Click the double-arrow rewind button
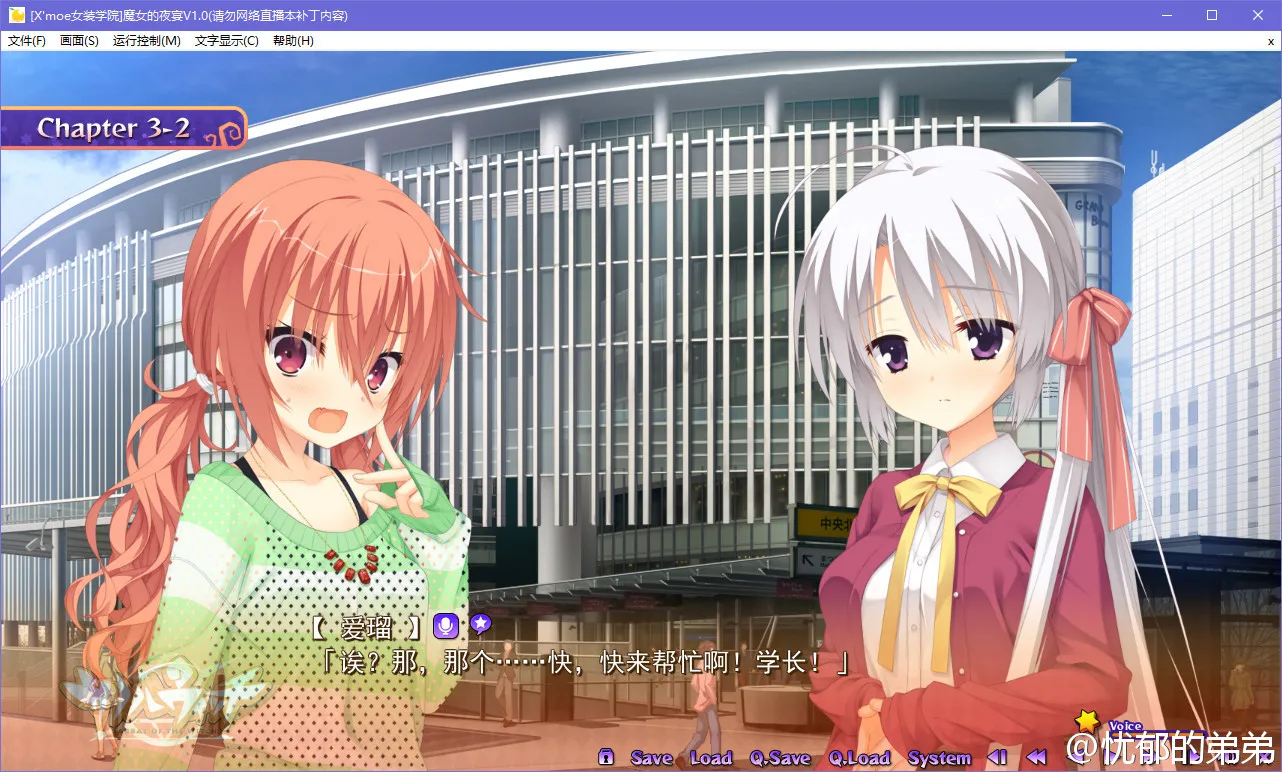The image size is (1282, 772). click(1037, 757)
